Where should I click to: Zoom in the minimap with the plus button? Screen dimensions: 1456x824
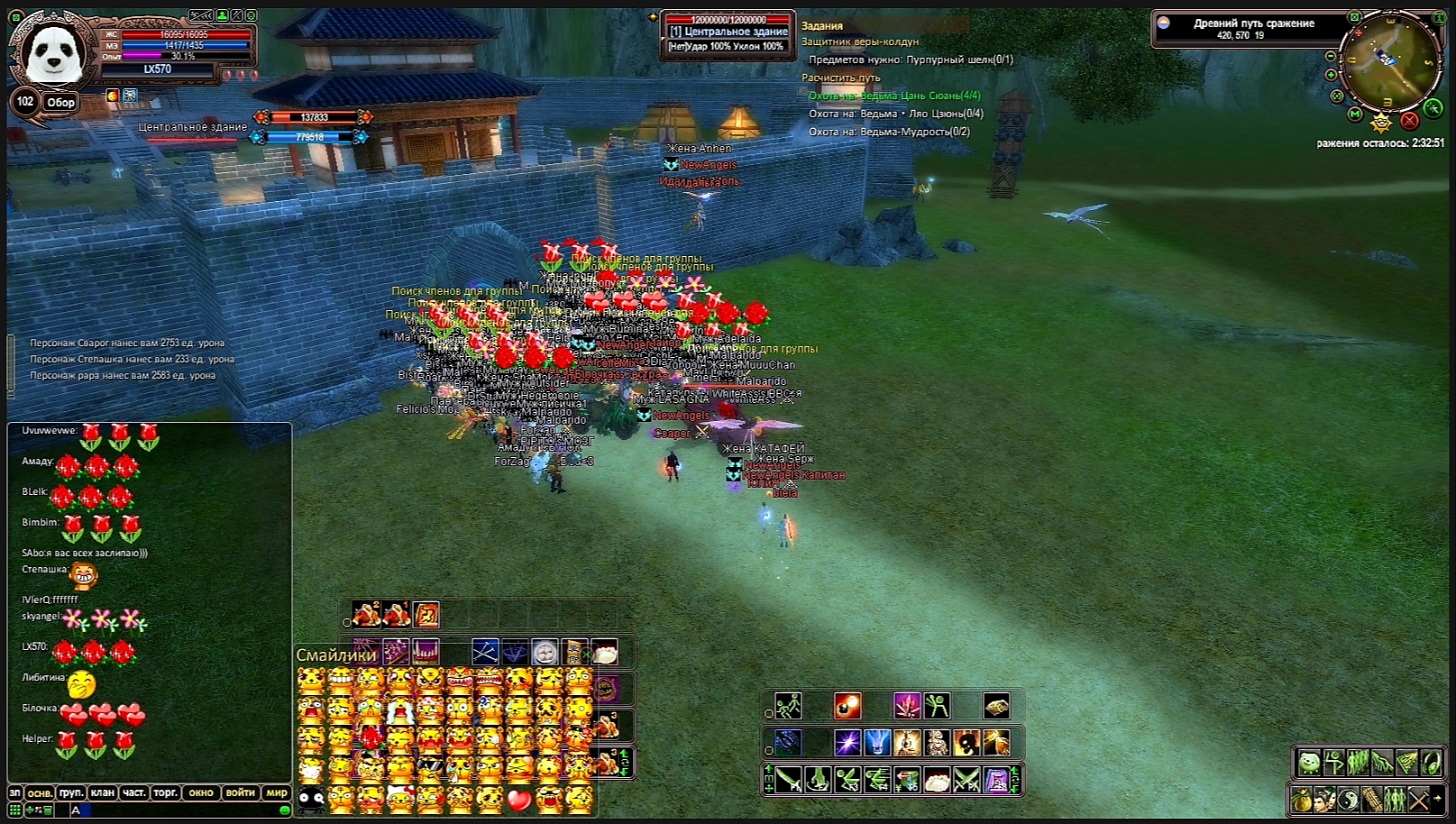[x=1331, y=75]
